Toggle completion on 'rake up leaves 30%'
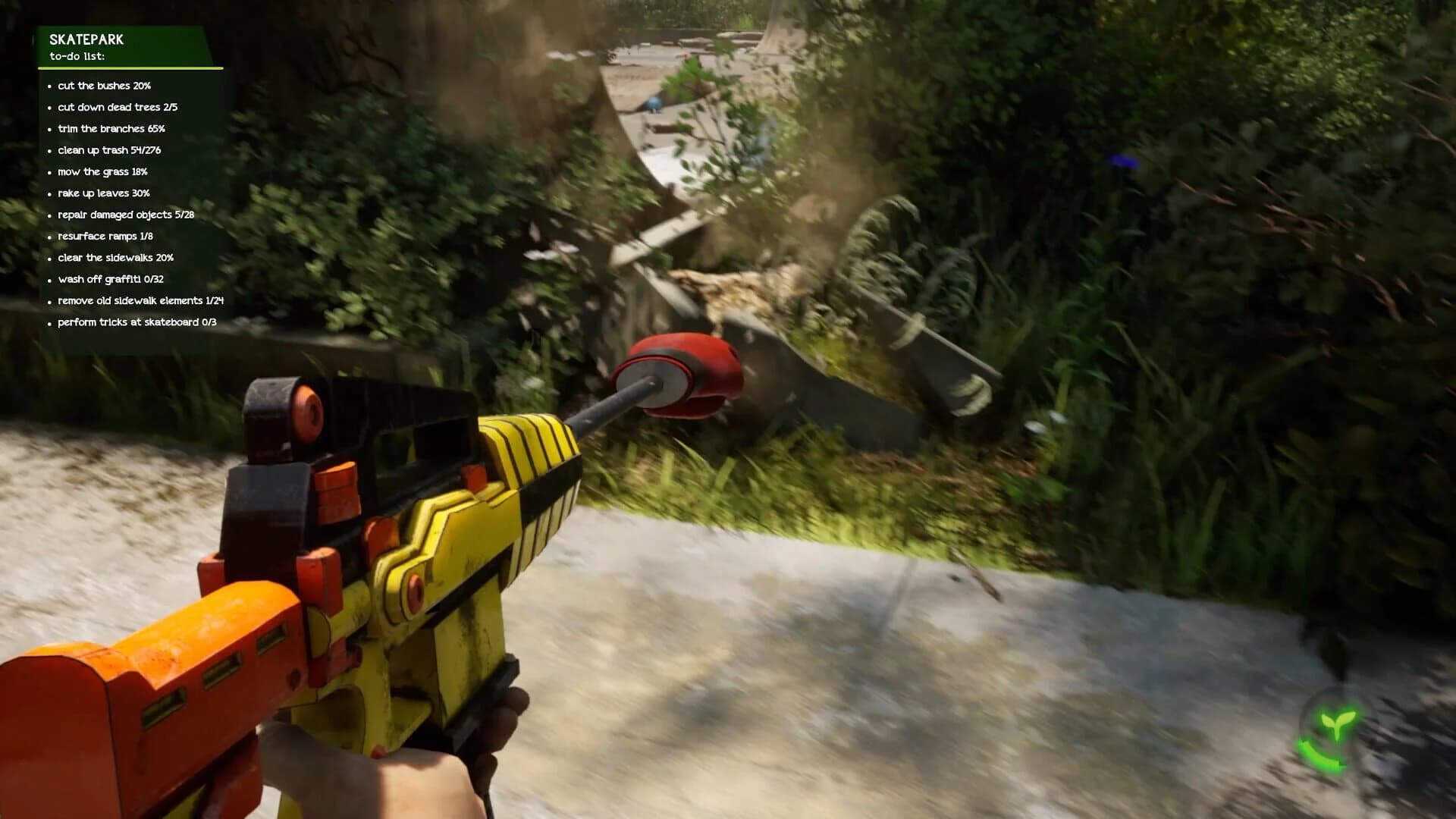The image size is (1456, 819). [104, 193]
